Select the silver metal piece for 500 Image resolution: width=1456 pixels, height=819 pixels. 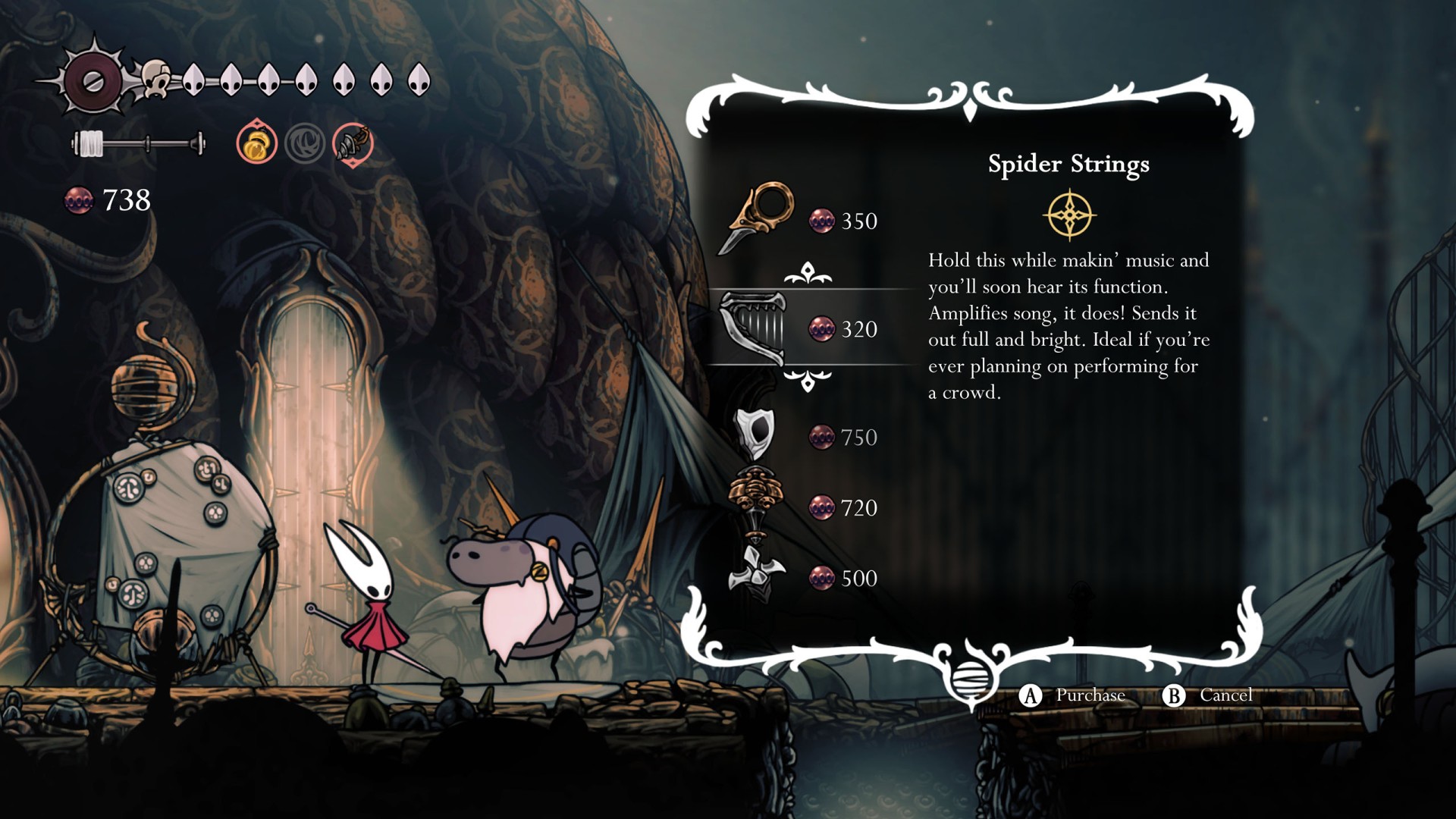click(x=755, y=576)
